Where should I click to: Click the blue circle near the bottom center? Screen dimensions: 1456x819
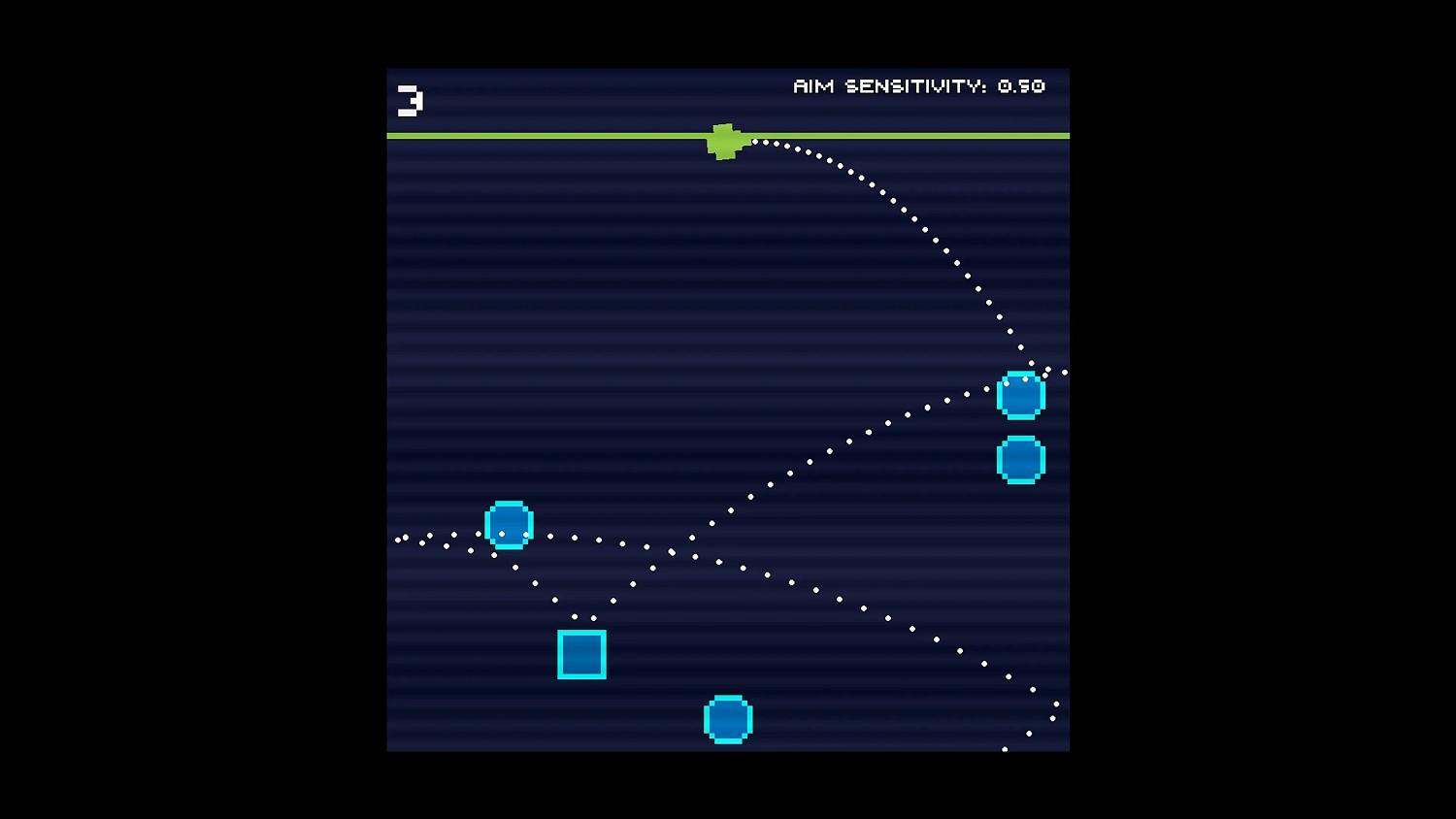[x=727, y=718]
